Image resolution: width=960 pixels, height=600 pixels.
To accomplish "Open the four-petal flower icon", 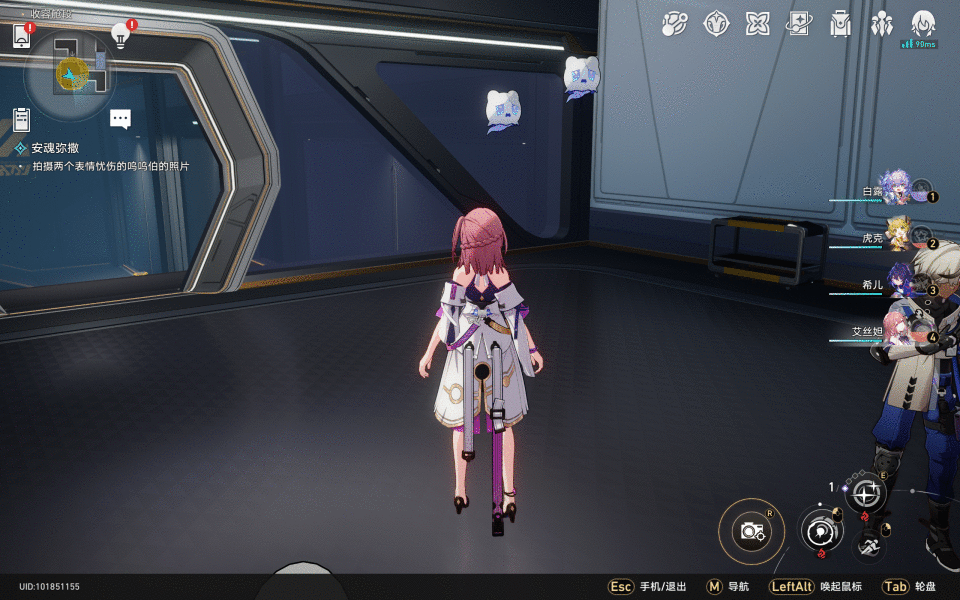I will (x=757, y=24).
